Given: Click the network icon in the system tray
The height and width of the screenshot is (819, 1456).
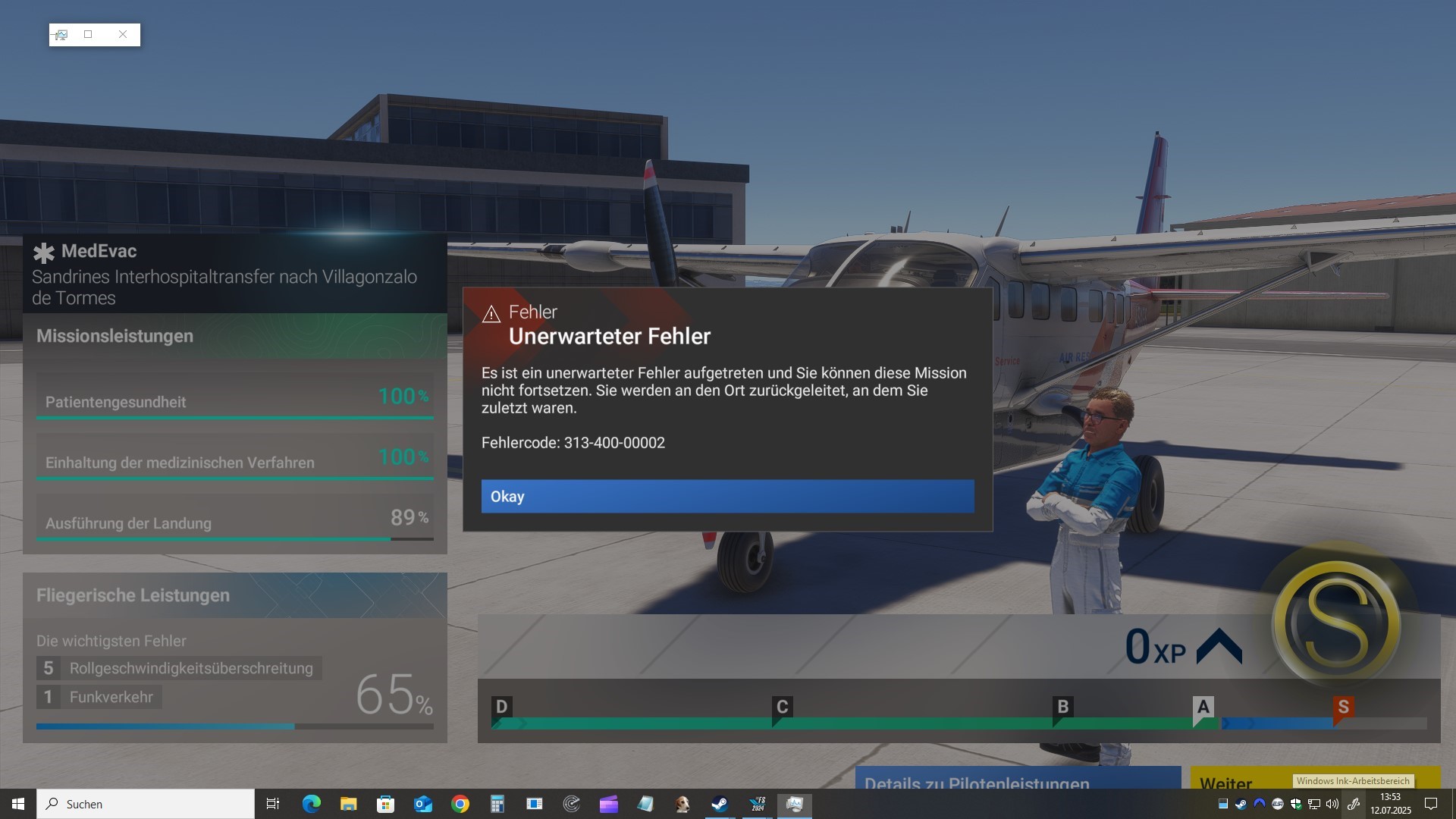Looking at the screenshot, I should tap(1313, 804).
